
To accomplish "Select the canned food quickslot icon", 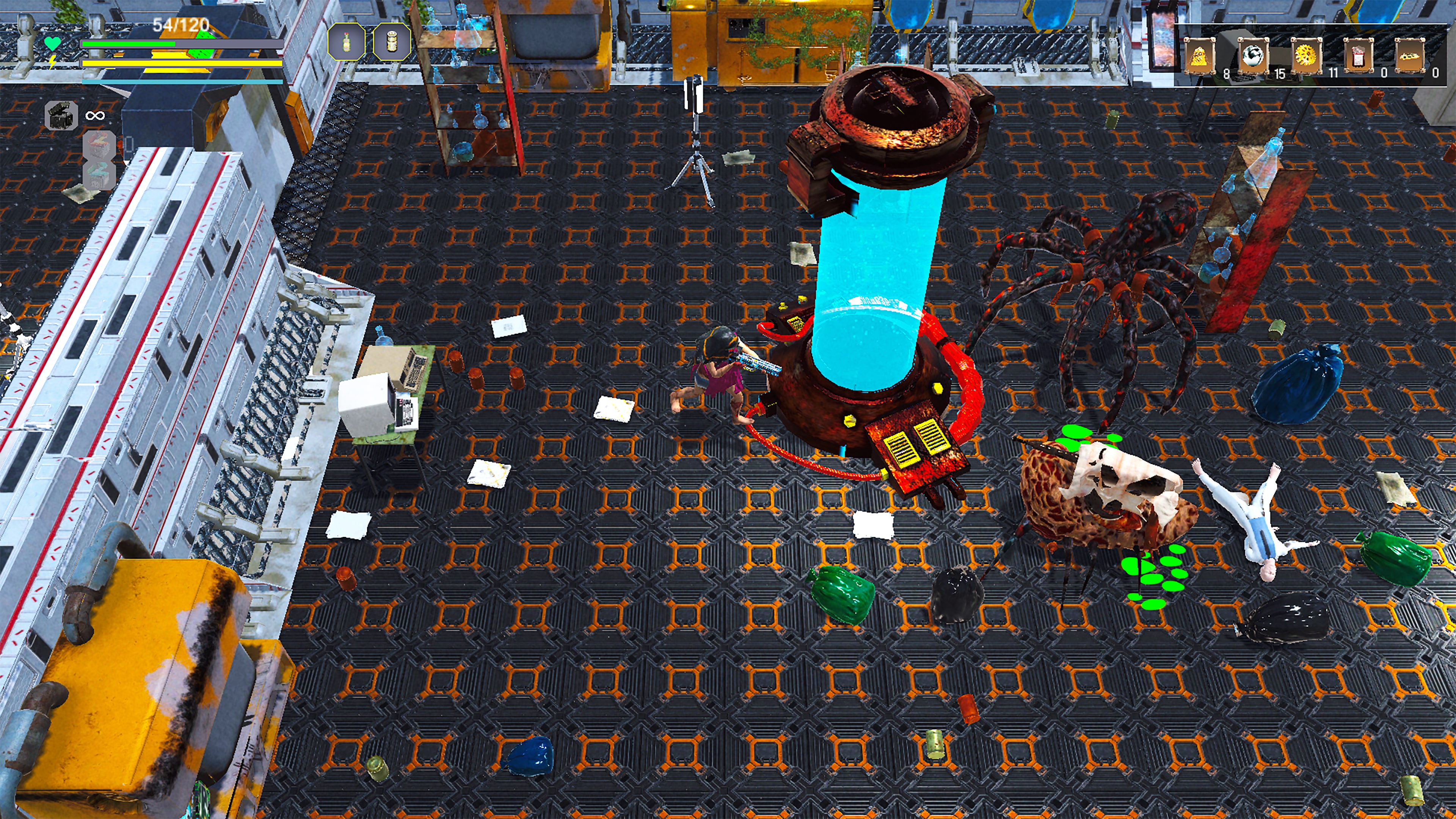I will point(392,42).
